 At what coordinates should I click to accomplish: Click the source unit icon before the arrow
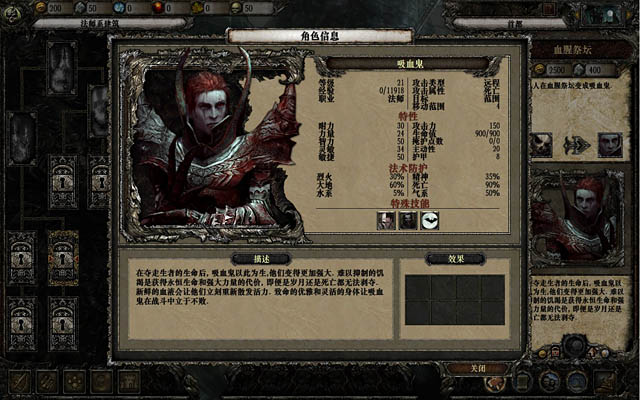[x=542, y=144]
